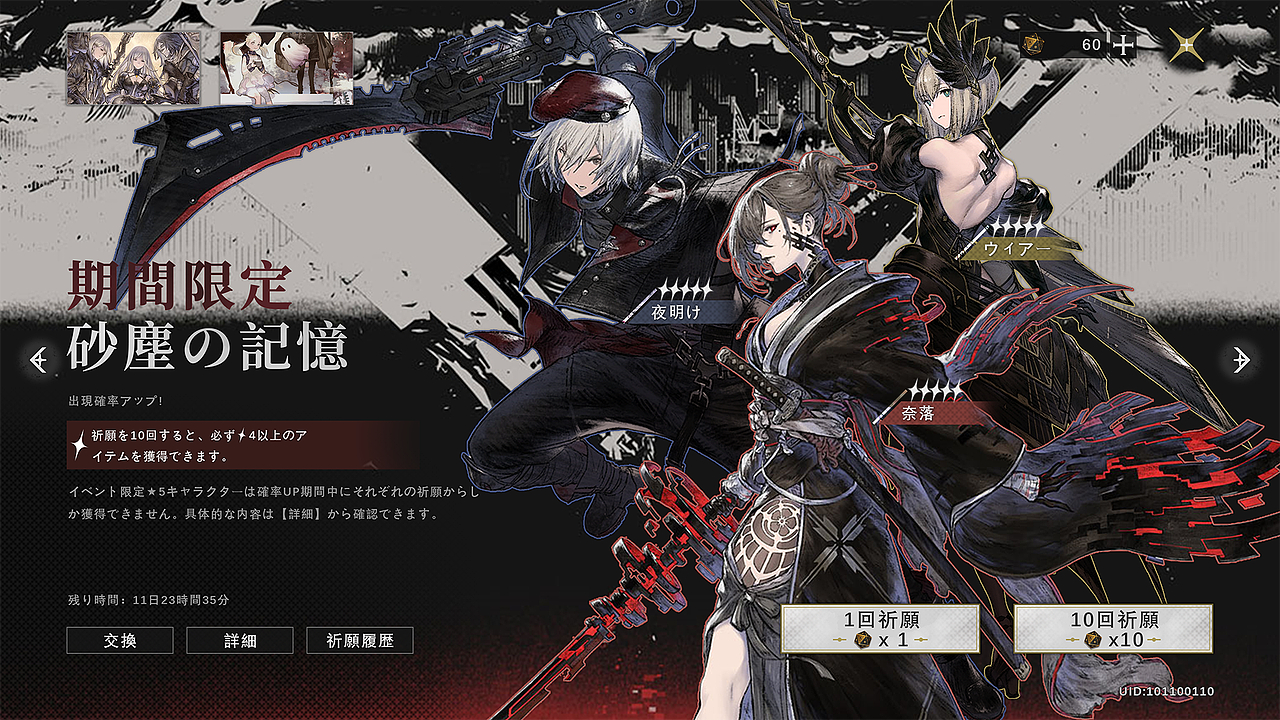Viewport: 1280px width, 720px height.
Task: Select the 夜明け character nameplate
Action: (x=680, y=312)
